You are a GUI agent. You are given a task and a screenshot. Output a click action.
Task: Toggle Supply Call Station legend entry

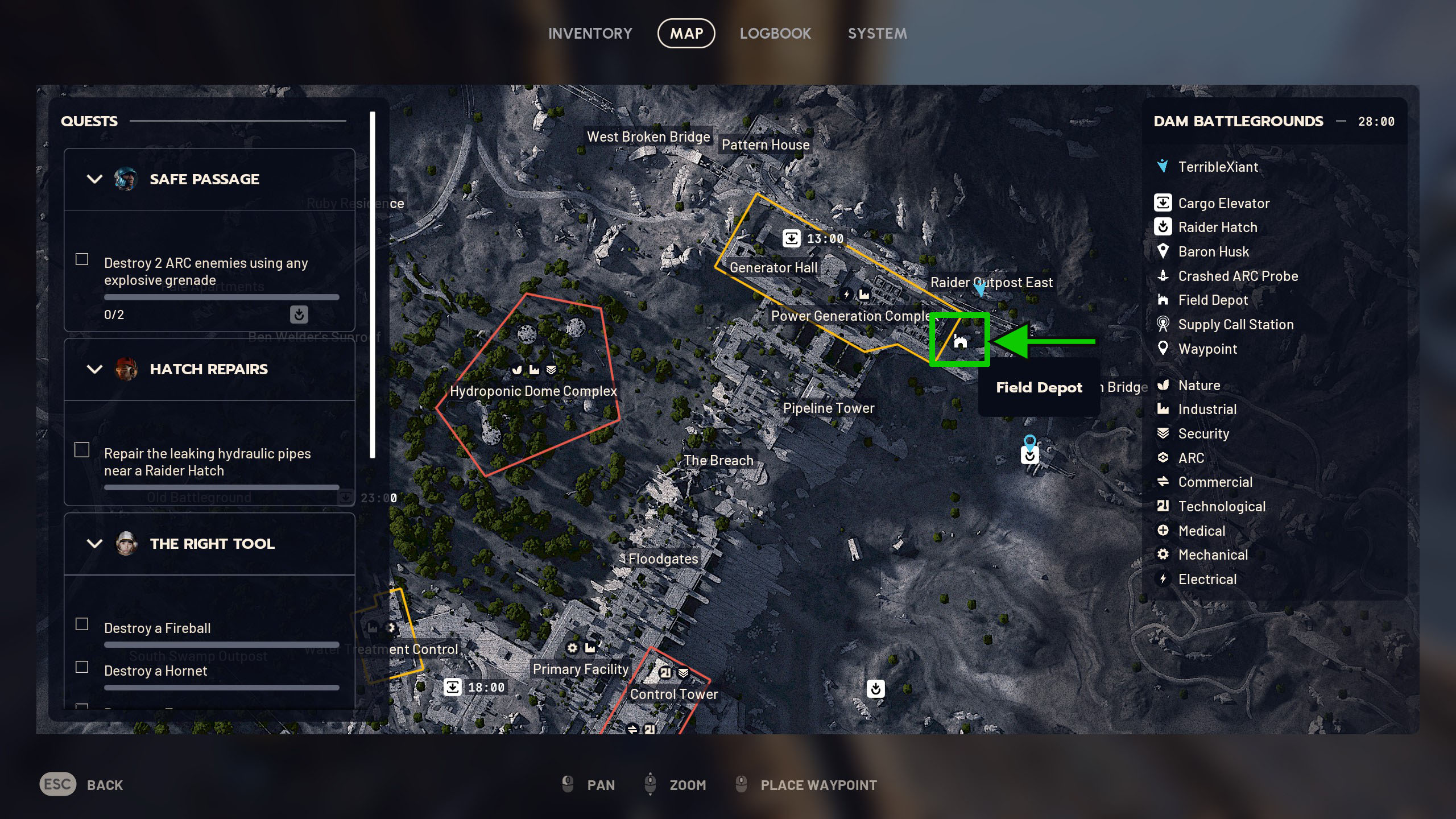[1235, 325]
